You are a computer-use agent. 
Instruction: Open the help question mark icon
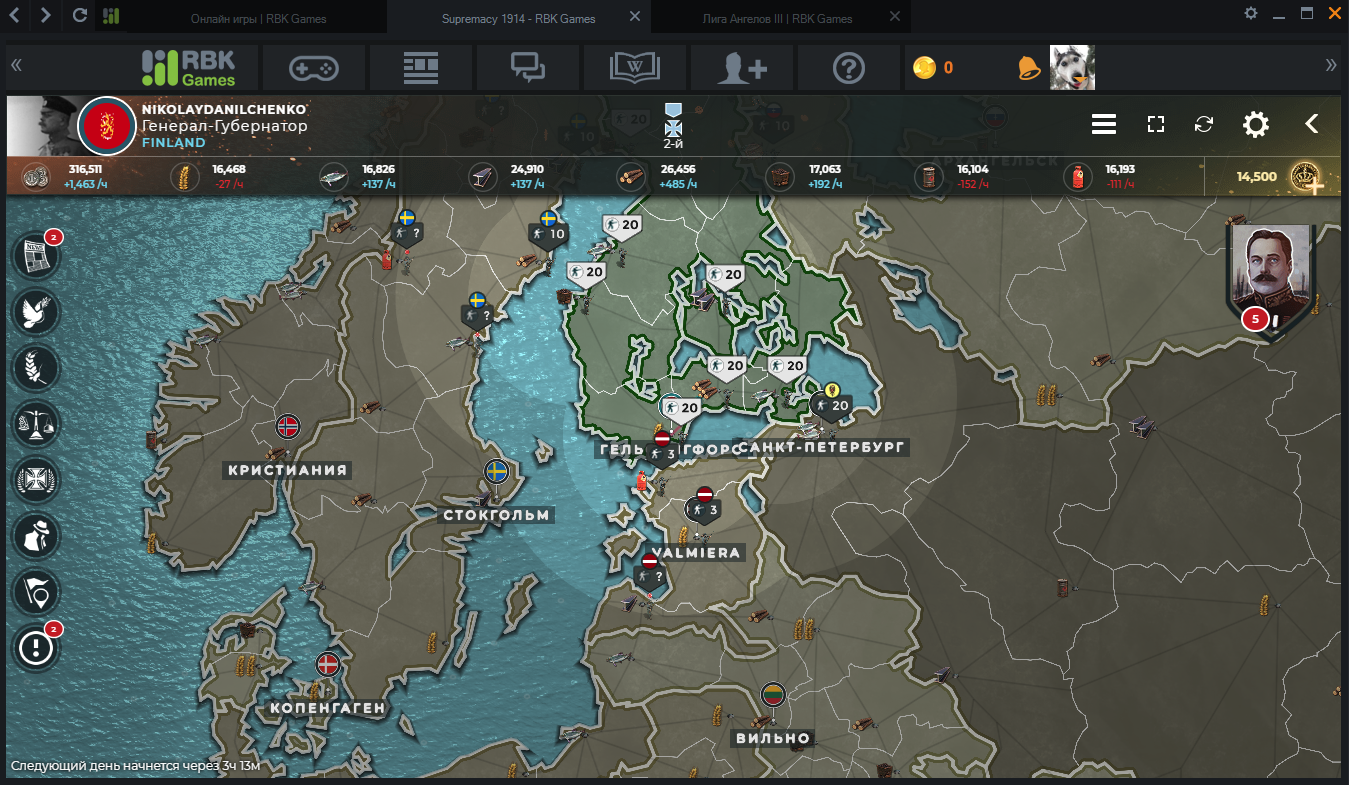pos(848,68)
